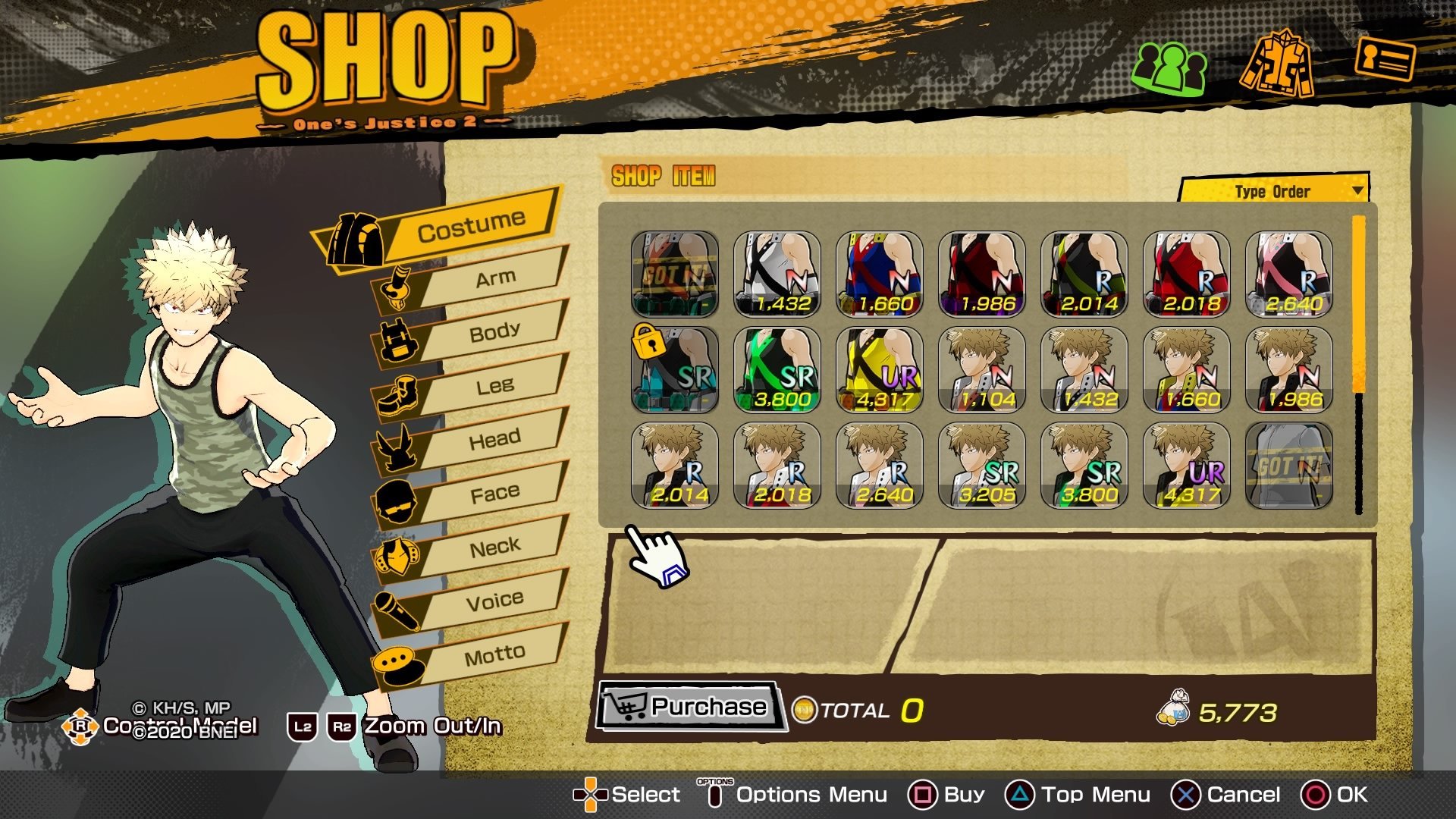Choose the Leg category
Screen dimensions: 1456x819
pyautogui.click(x=494, y=386)
